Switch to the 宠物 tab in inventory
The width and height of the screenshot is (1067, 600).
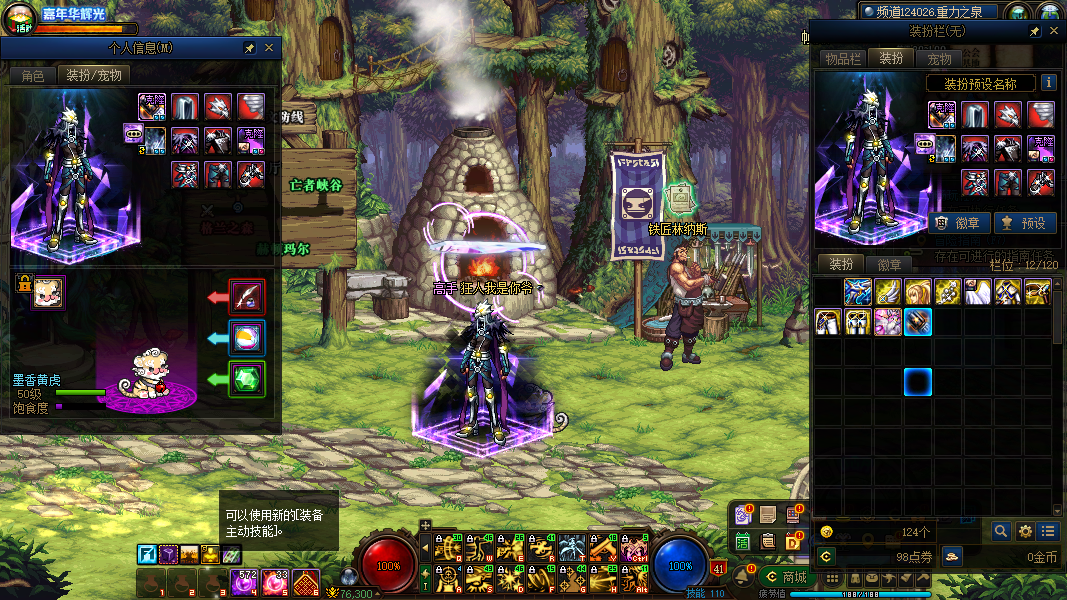pyautogui.click(x=939, y=59)
